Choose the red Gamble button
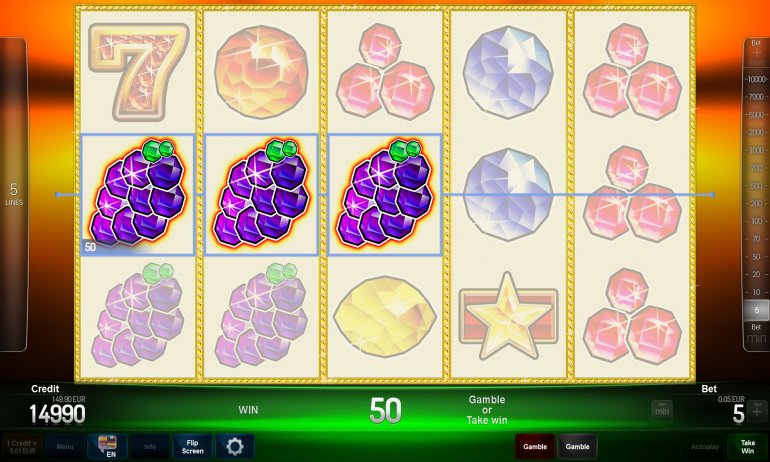This screenshot has height=462, width=770. (x=534, y=446)
